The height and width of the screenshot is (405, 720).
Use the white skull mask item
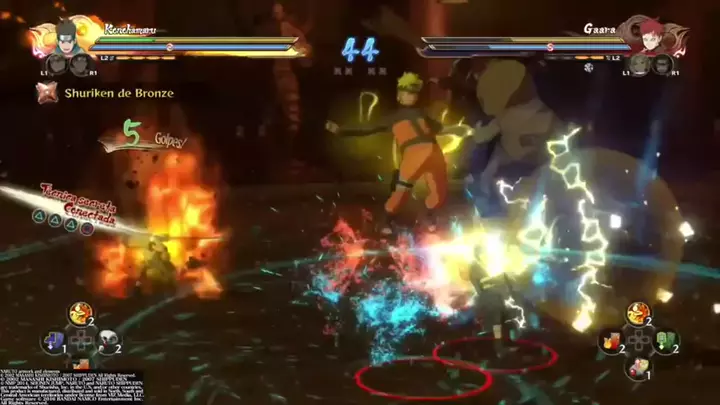106,341
